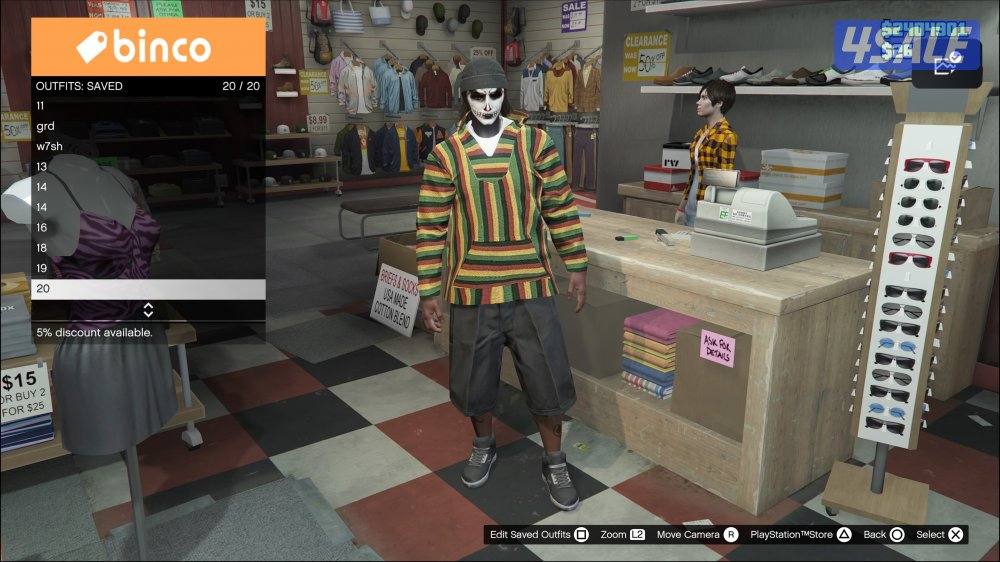Select saved outfit 18

coord(148,248)
